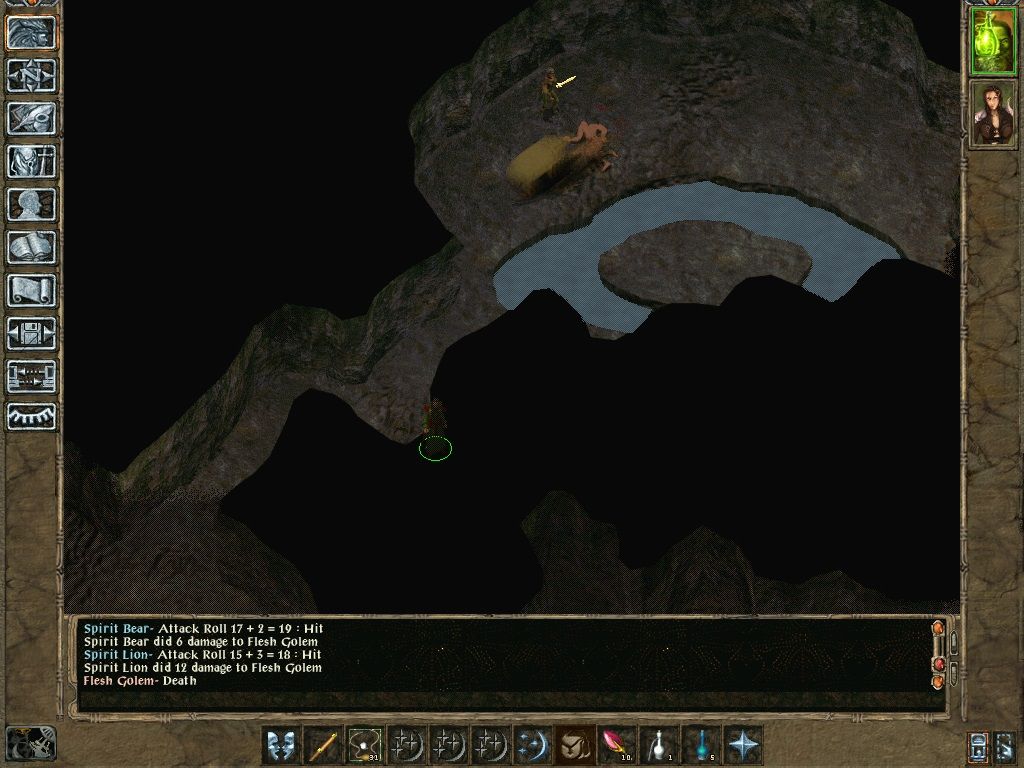
Task: Open options with the floppy disk button
Action: (x=31, y=333)
